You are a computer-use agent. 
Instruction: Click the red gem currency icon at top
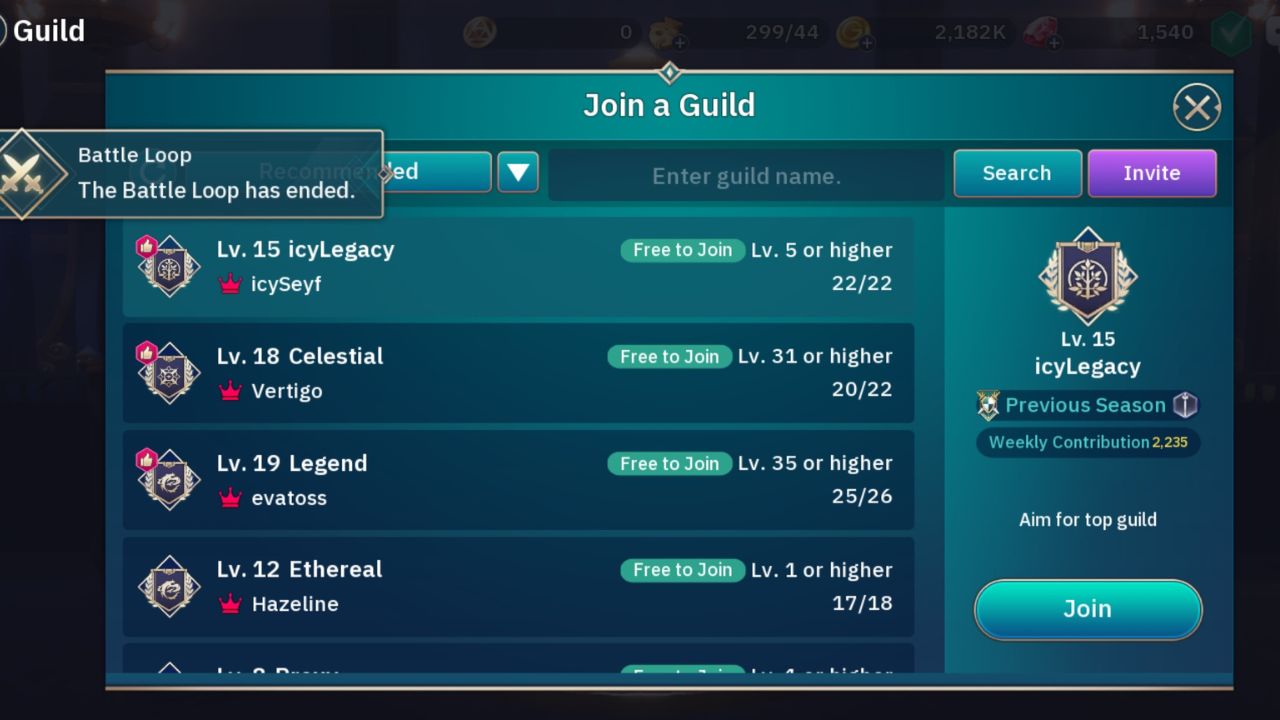click(1037, 31)
